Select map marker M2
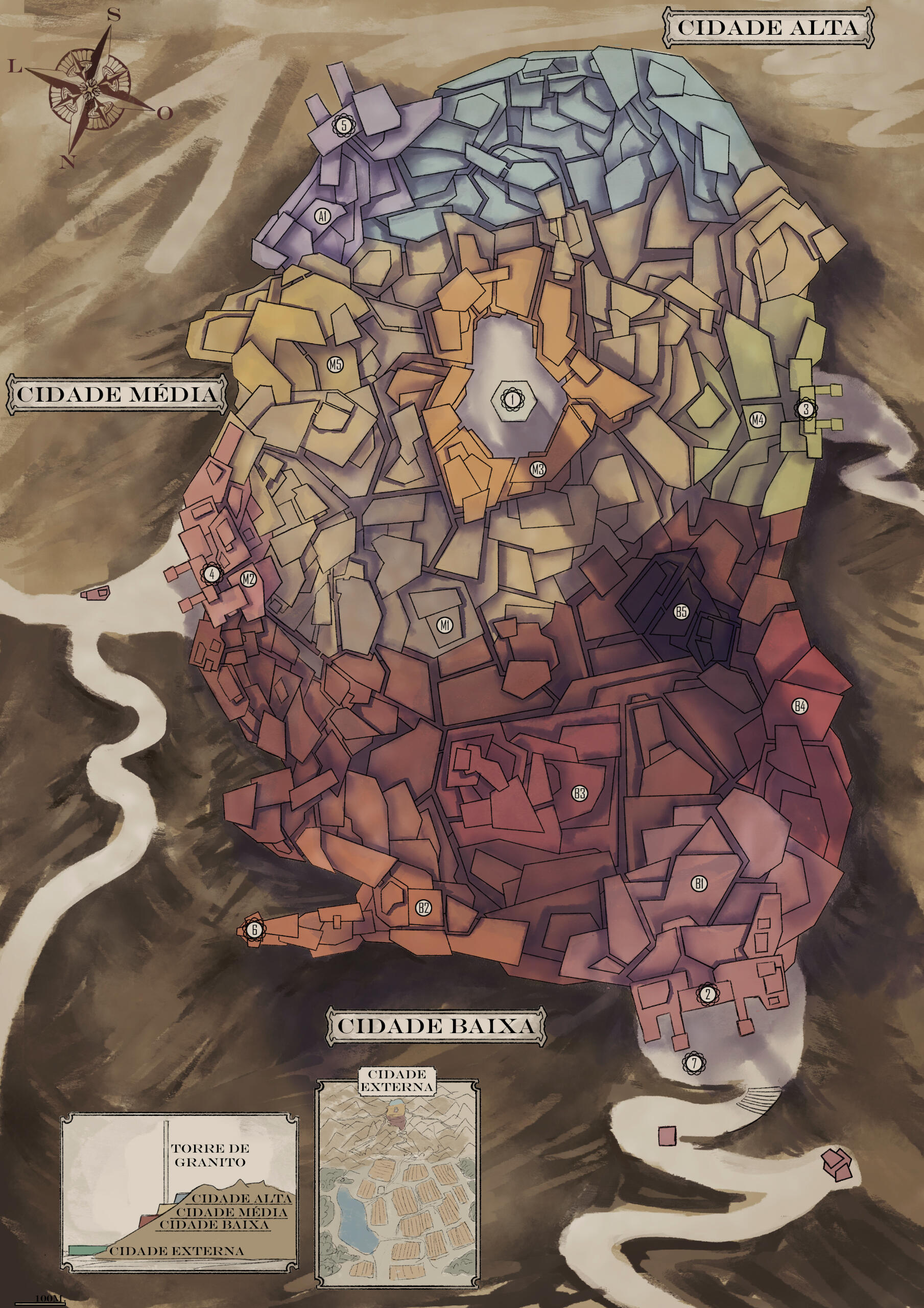This screenshot has width=924, height=1308. 248,579
